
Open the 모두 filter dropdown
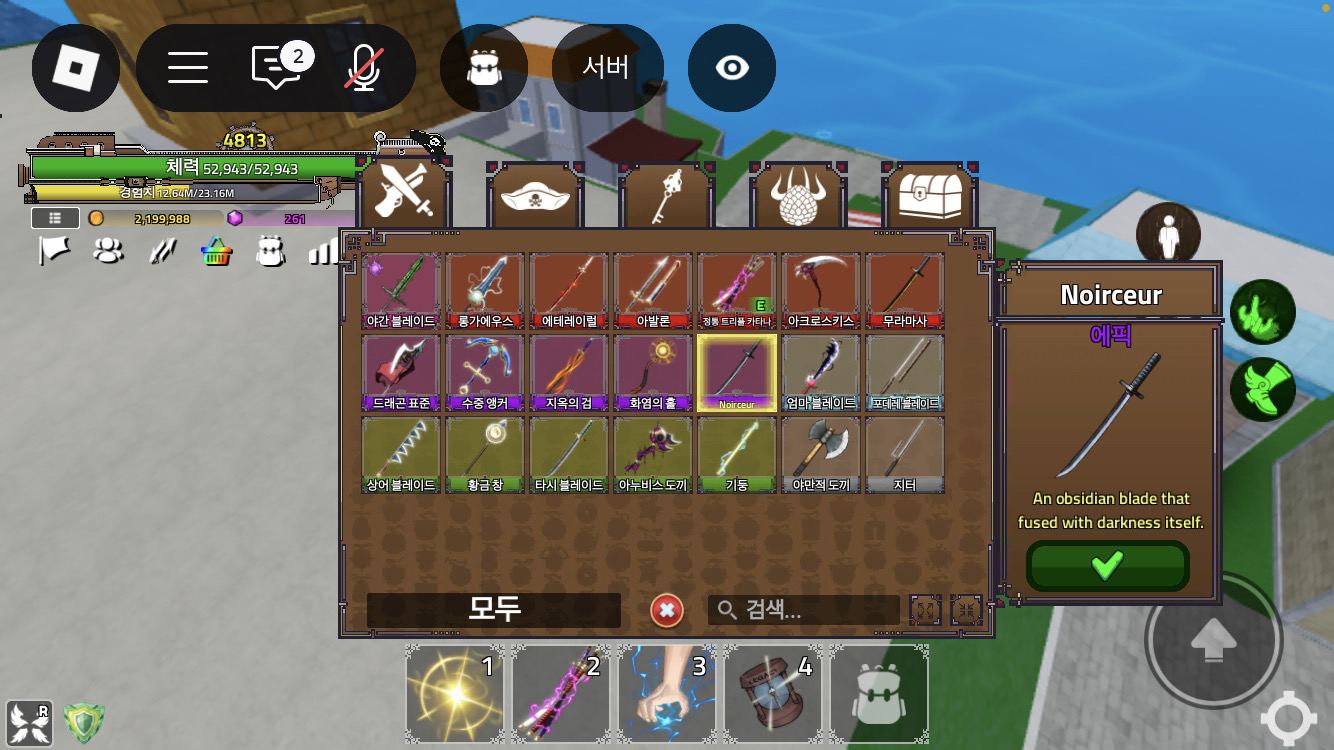[x=494, y=610]
